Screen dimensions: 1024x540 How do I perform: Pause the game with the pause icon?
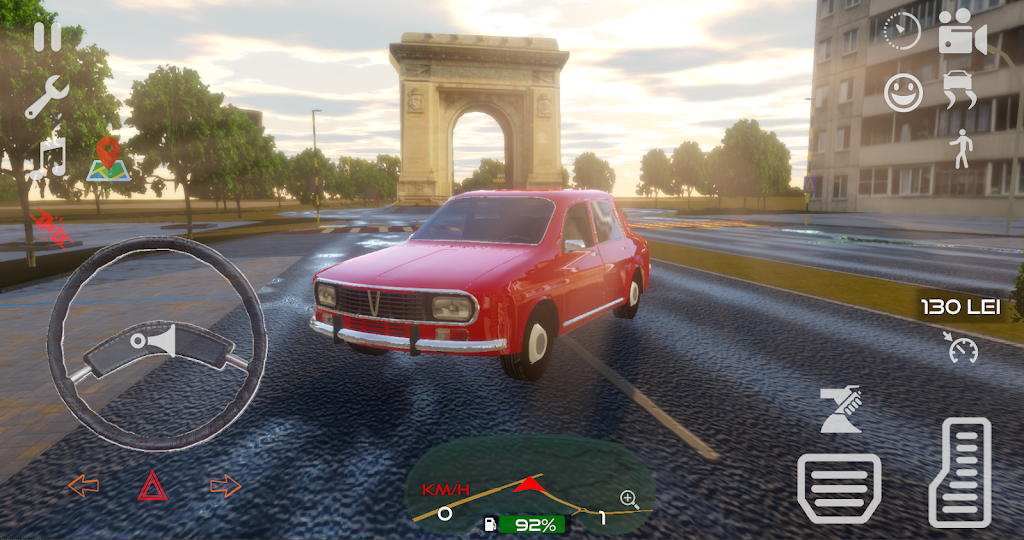pos(47,36)
